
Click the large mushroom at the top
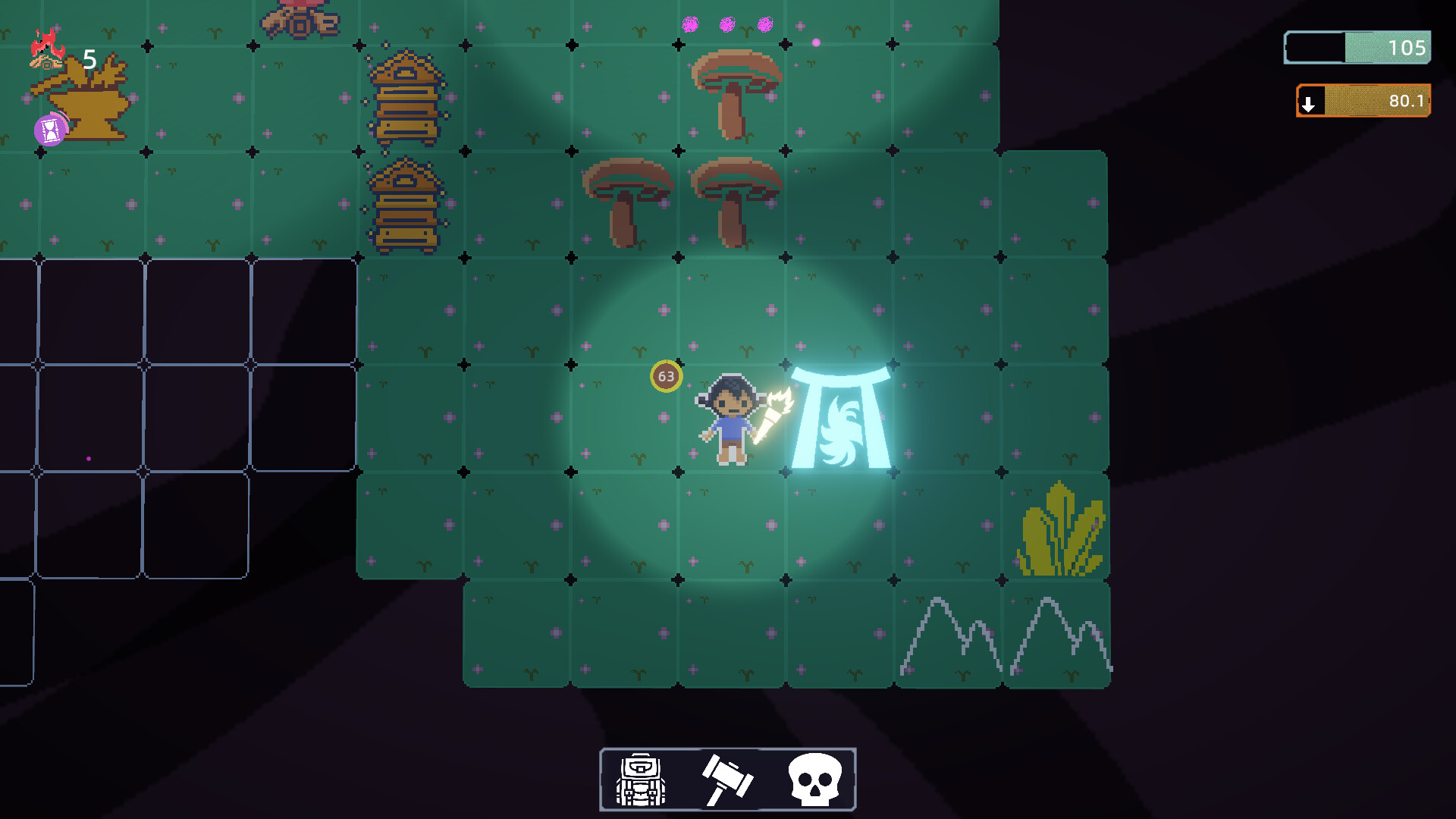click(x=738, y=83)
